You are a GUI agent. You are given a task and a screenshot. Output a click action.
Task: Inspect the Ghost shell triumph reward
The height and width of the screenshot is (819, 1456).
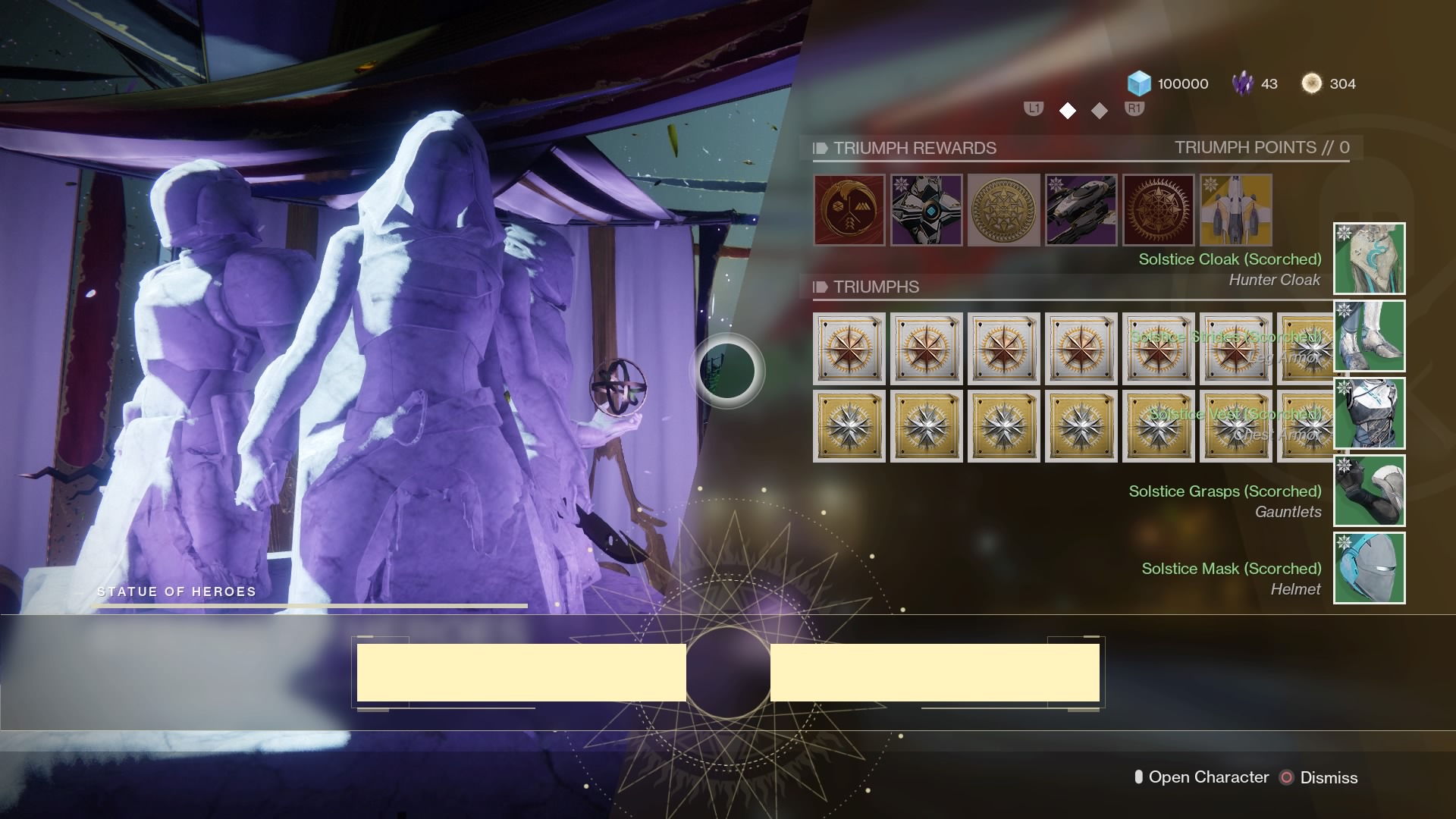[x=927, y=210]
